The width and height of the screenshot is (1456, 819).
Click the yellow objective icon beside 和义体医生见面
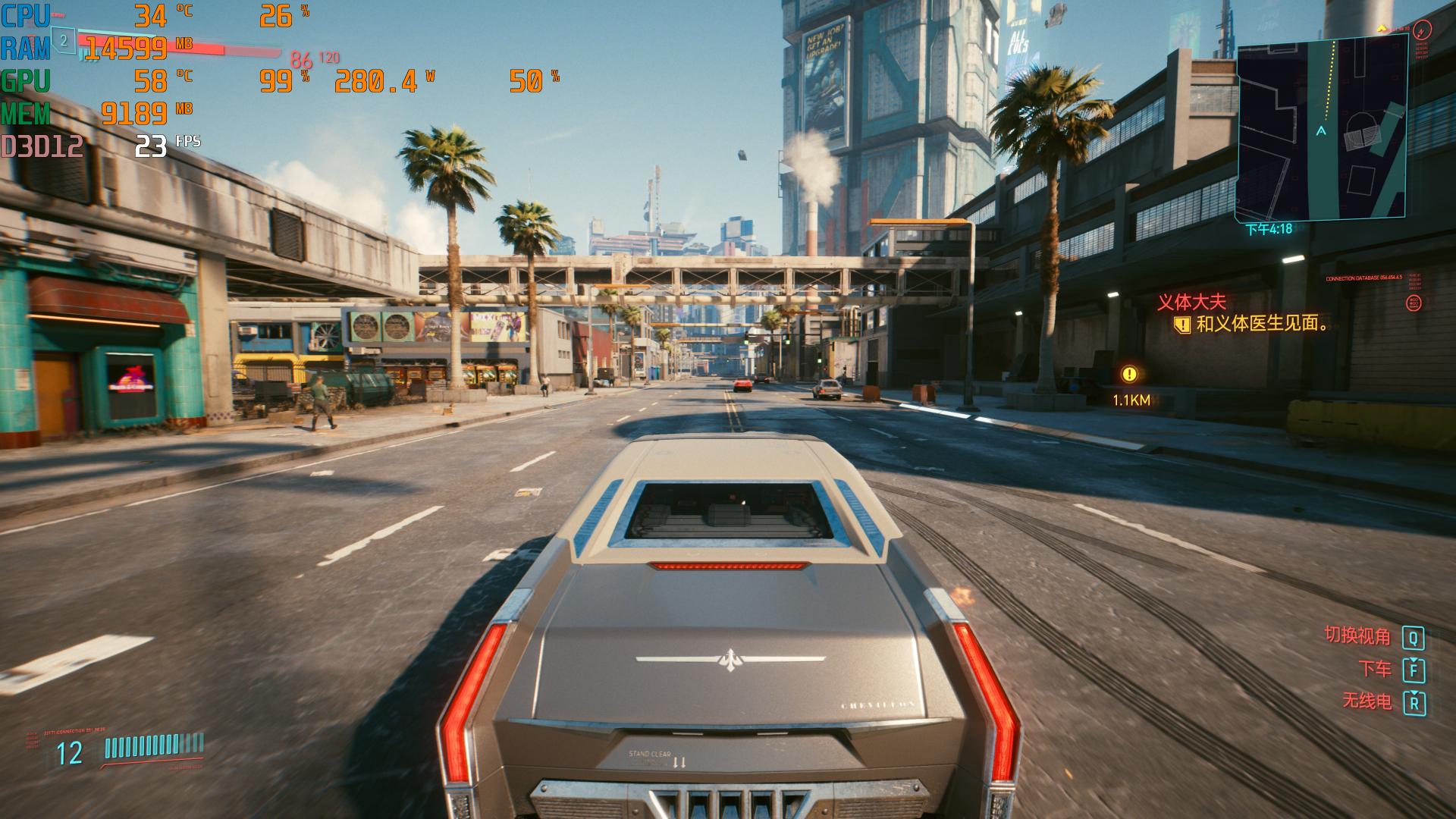pos(1181,325)
